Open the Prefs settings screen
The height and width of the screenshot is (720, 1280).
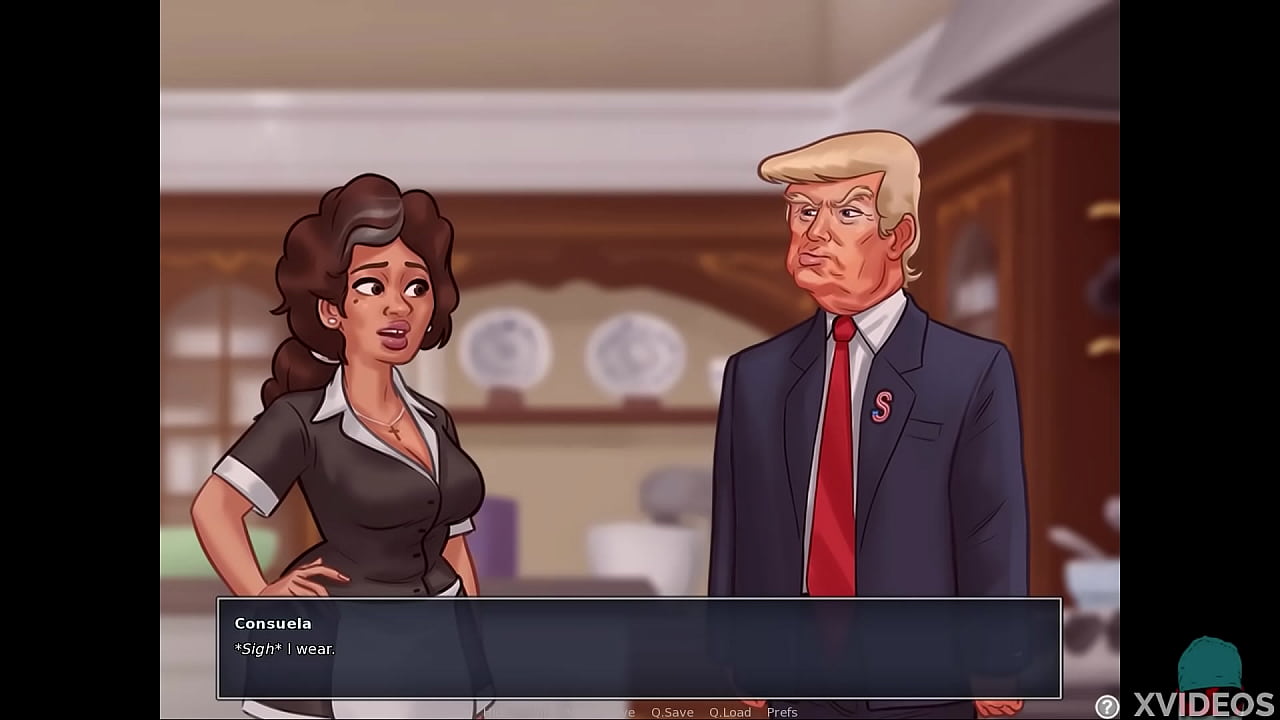(784, 711)
